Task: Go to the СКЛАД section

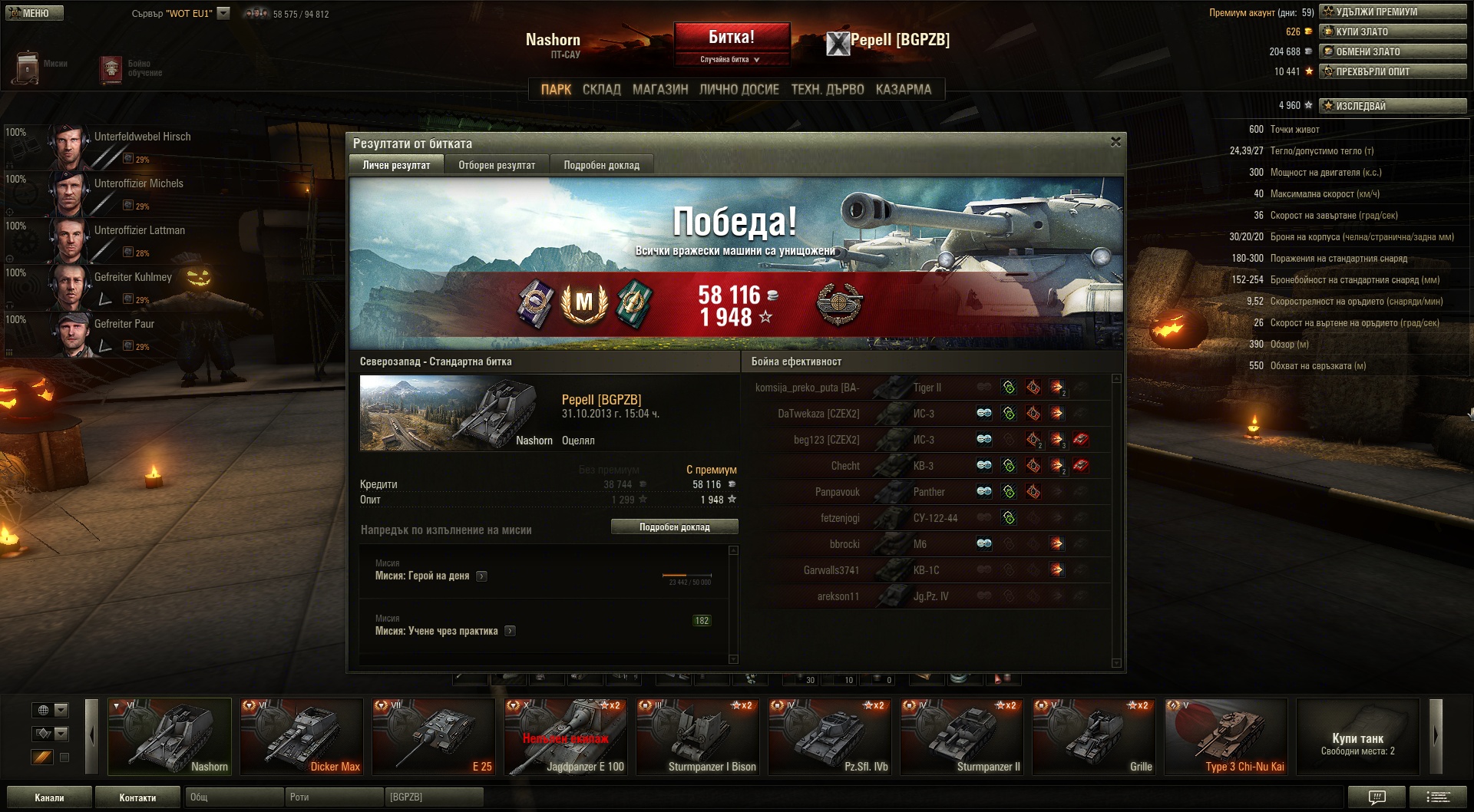Action: [601, 90]
